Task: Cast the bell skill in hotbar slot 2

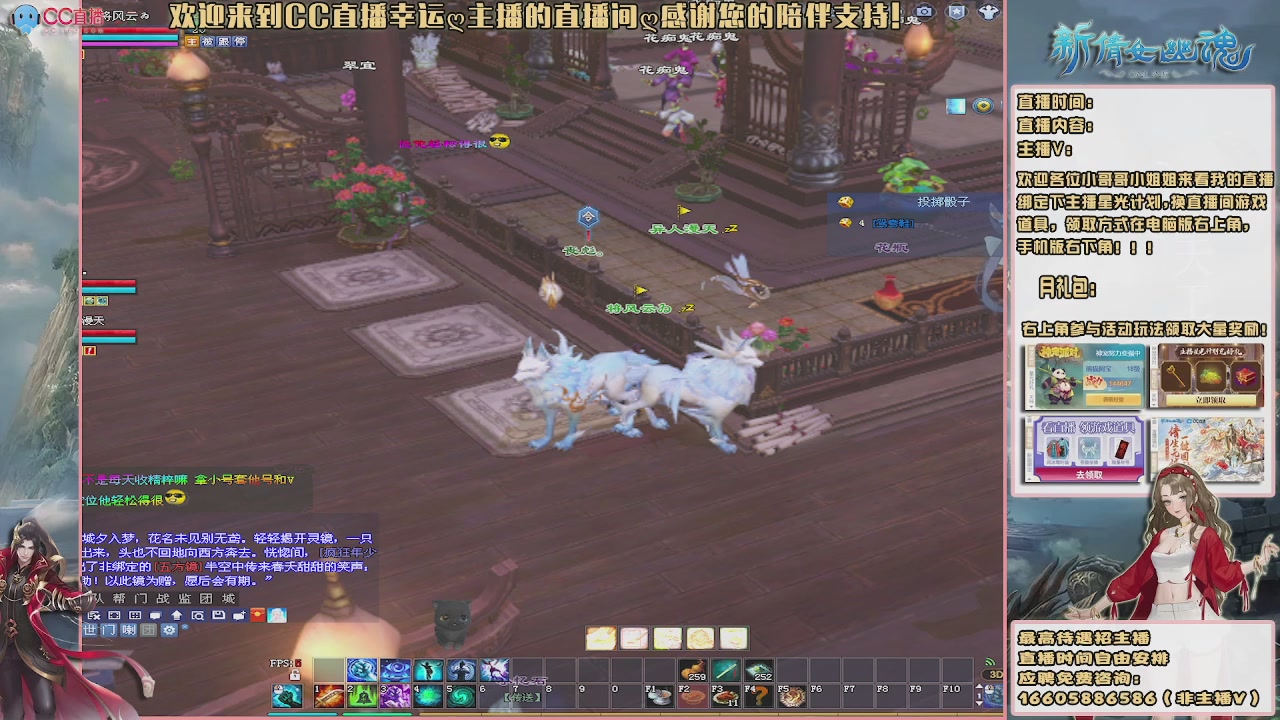Action: click(360, 696)
